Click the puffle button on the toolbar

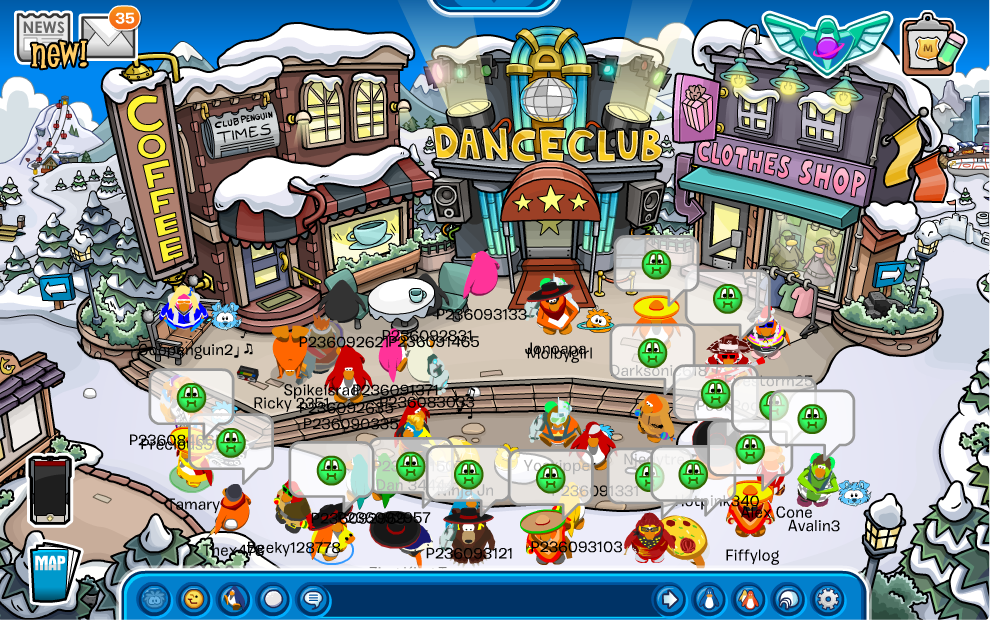154,599
